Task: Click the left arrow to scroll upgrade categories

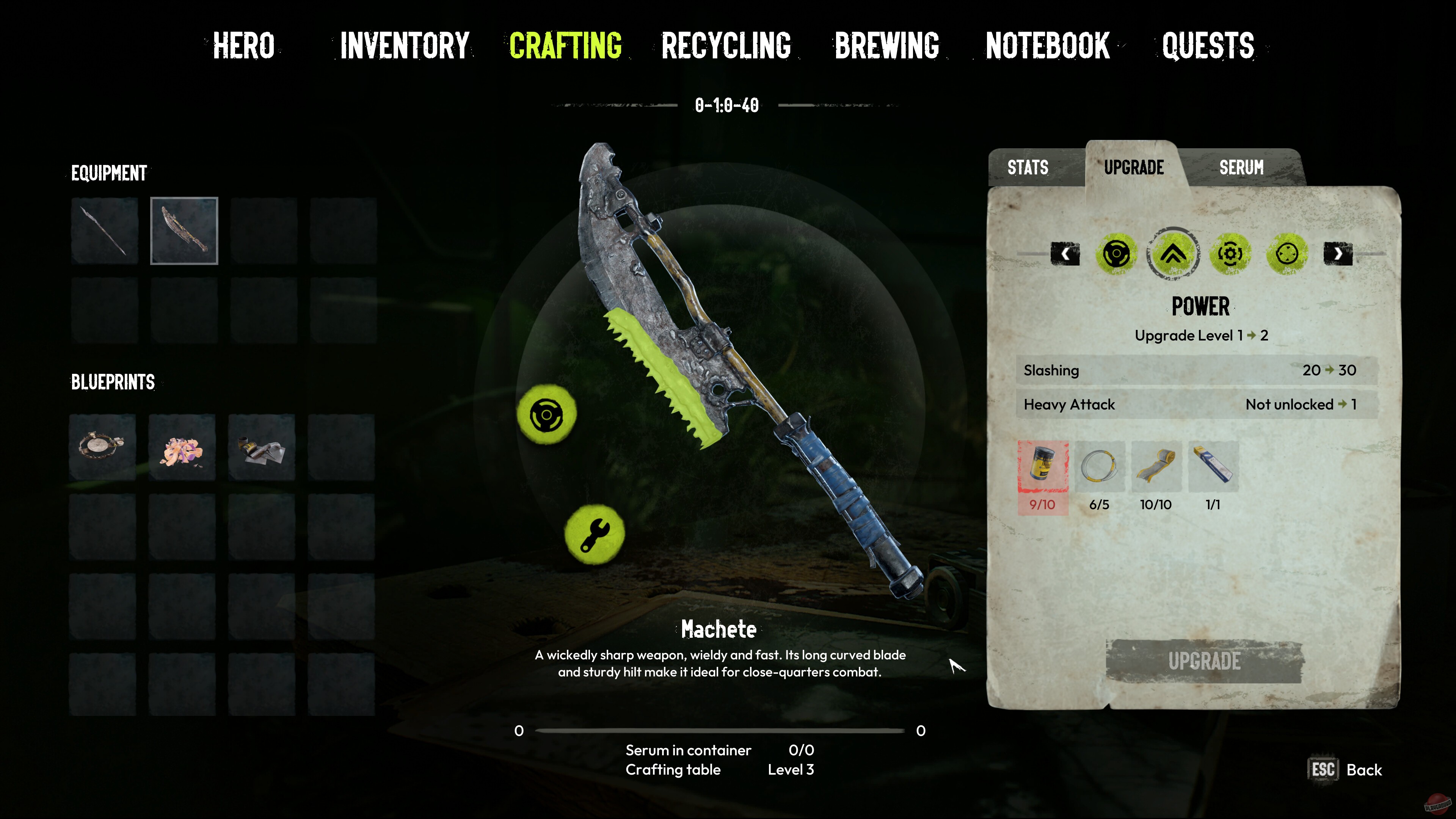Action: point(1065,254)
